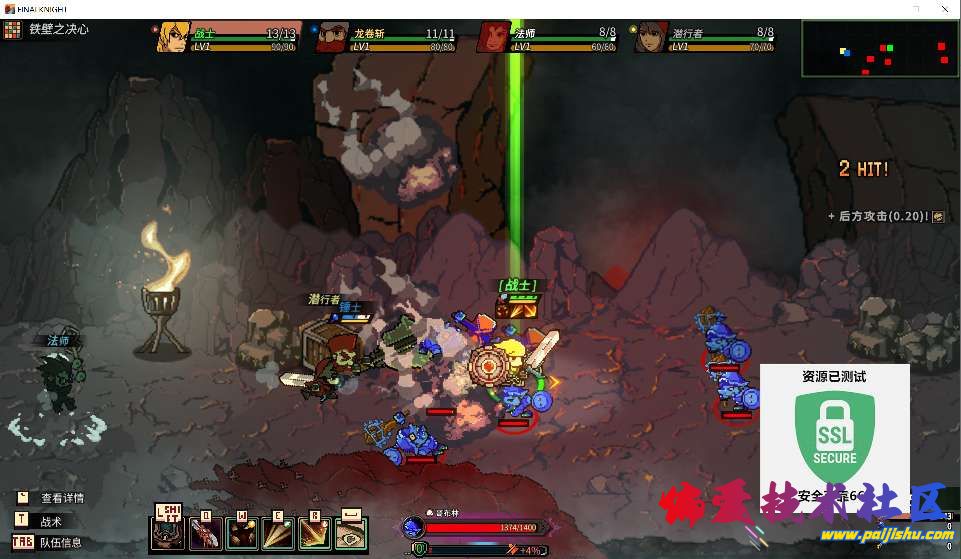Select the 潜行者 rogue portrait
Screen dimensions: 961x559
pos(651,37)
